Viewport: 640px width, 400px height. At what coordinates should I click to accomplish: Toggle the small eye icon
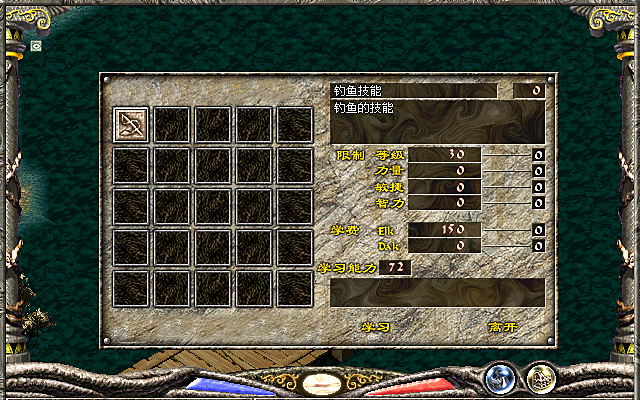click(37, 45)
